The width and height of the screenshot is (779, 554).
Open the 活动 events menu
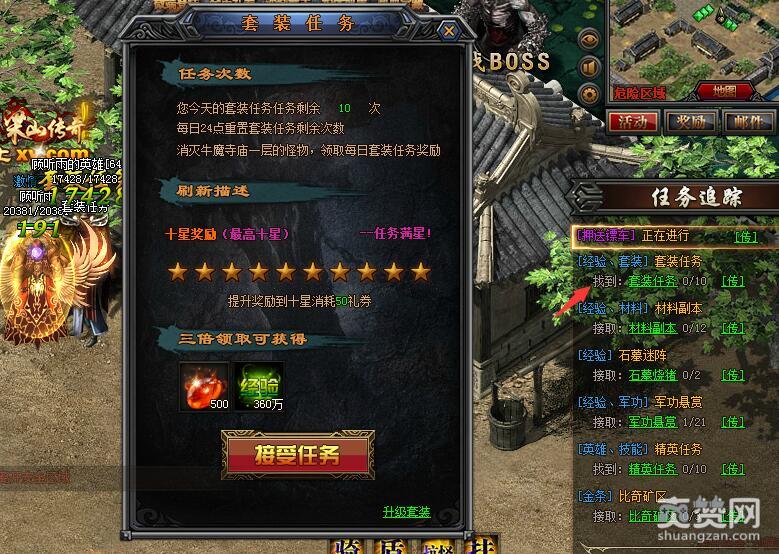point(631,121)
